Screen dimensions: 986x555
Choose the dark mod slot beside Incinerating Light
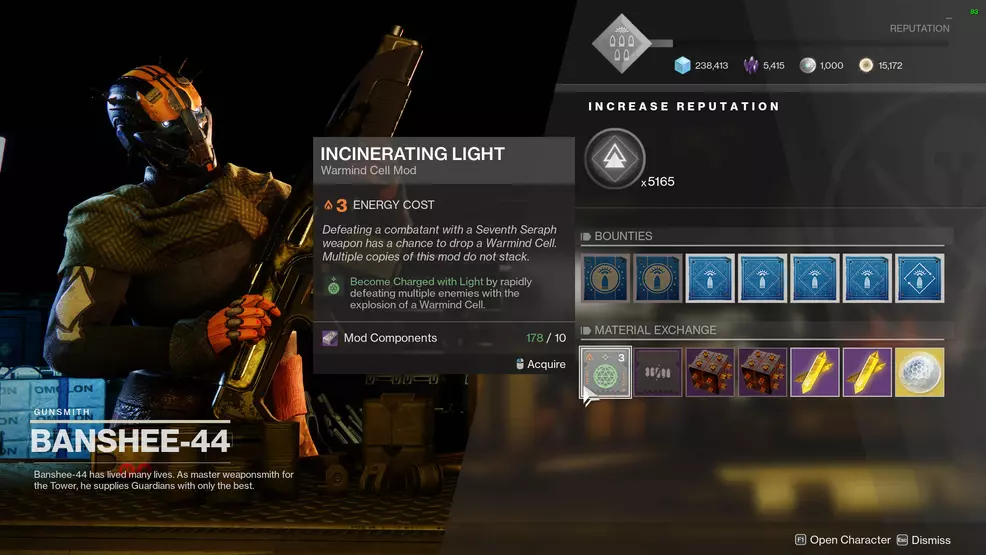658,372
